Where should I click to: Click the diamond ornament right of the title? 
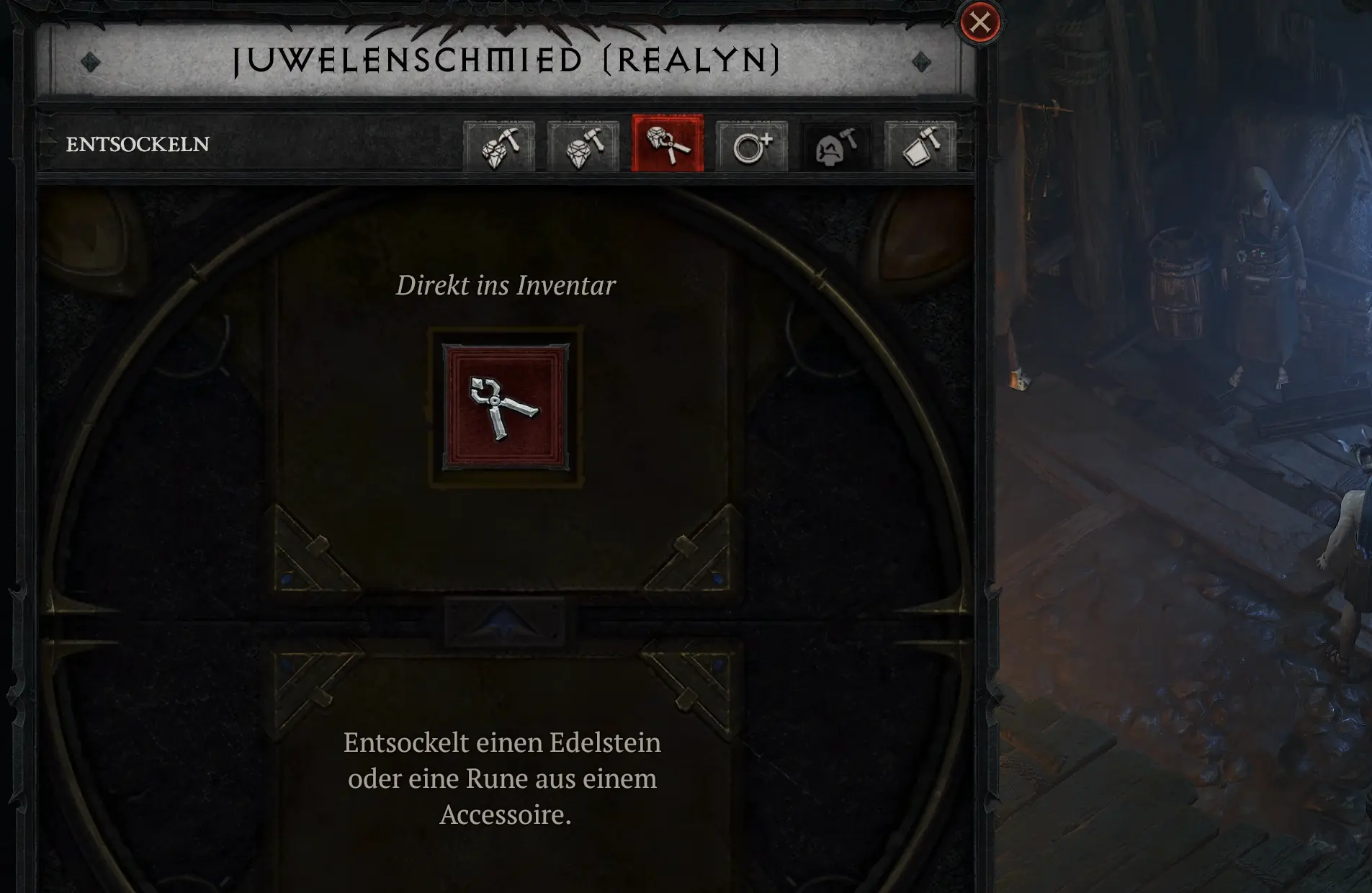[920, 63]
